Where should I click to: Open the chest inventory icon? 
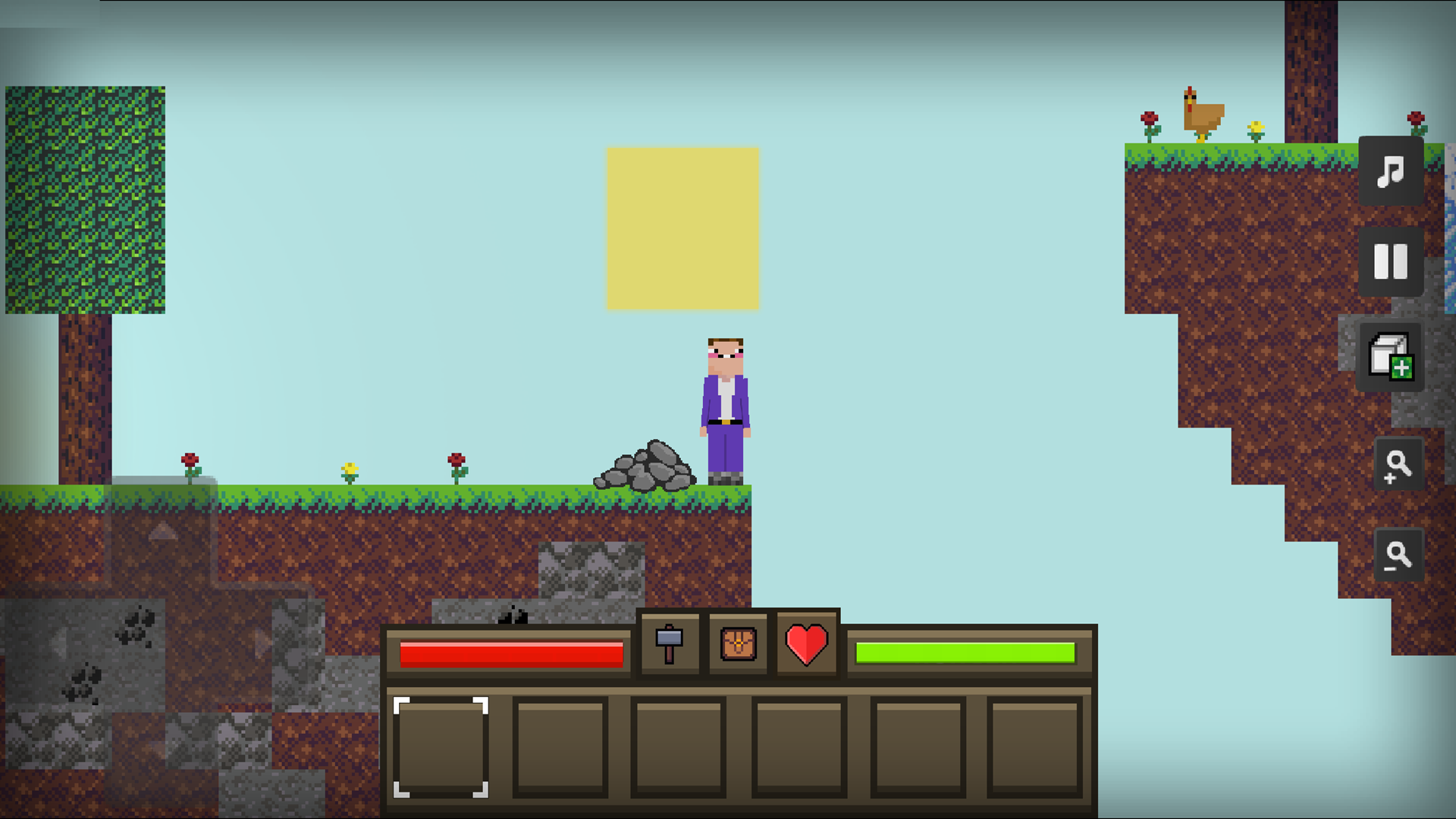point(737,645)
